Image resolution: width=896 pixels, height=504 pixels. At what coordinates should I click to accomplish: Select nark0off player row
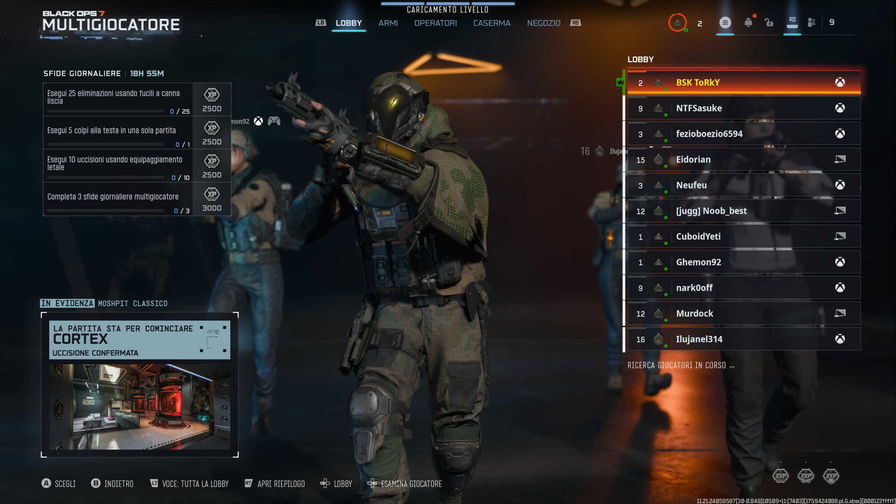click(740, 288)
